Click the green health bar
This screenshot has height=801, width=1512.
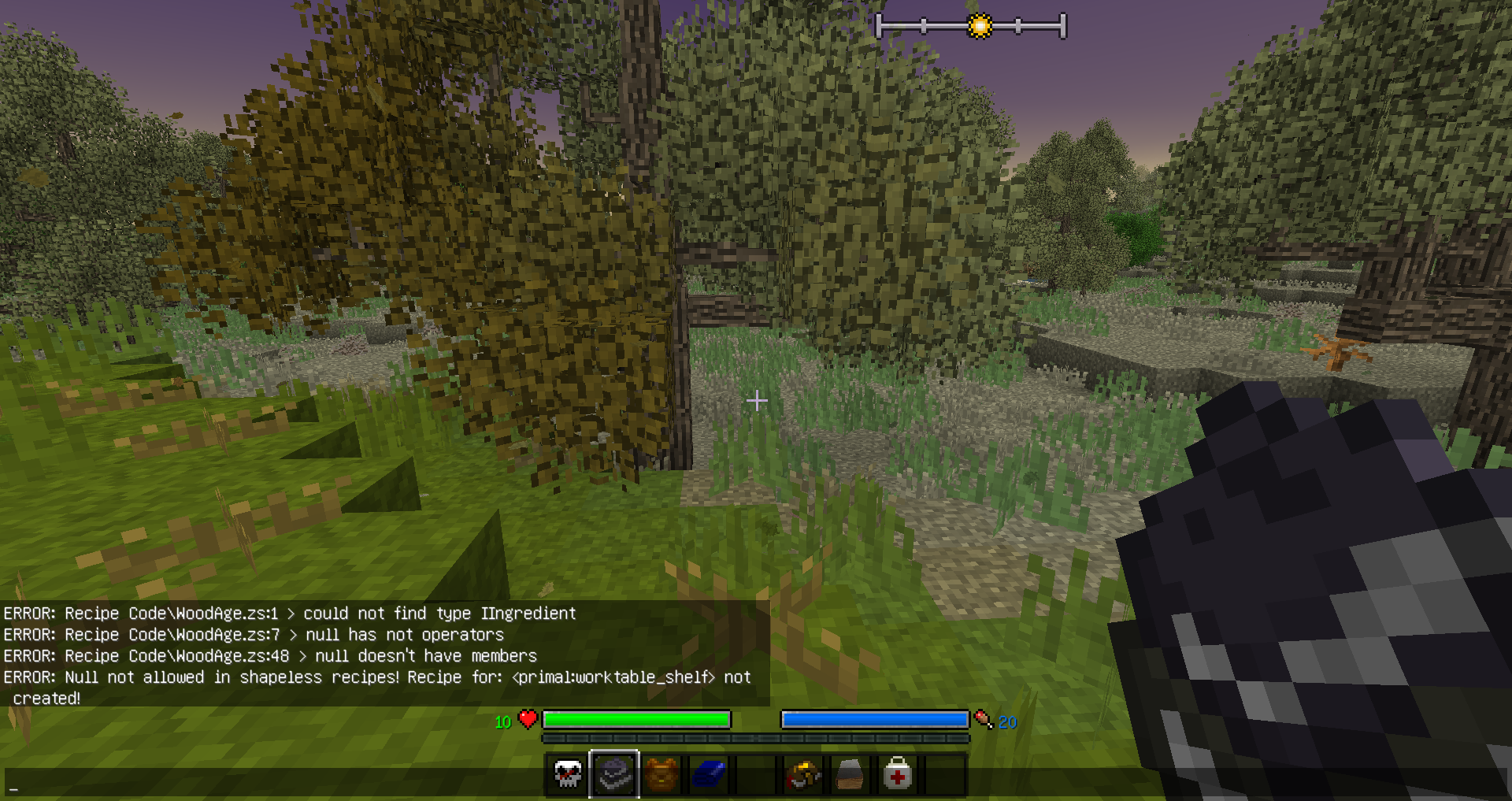coord(638,719)
